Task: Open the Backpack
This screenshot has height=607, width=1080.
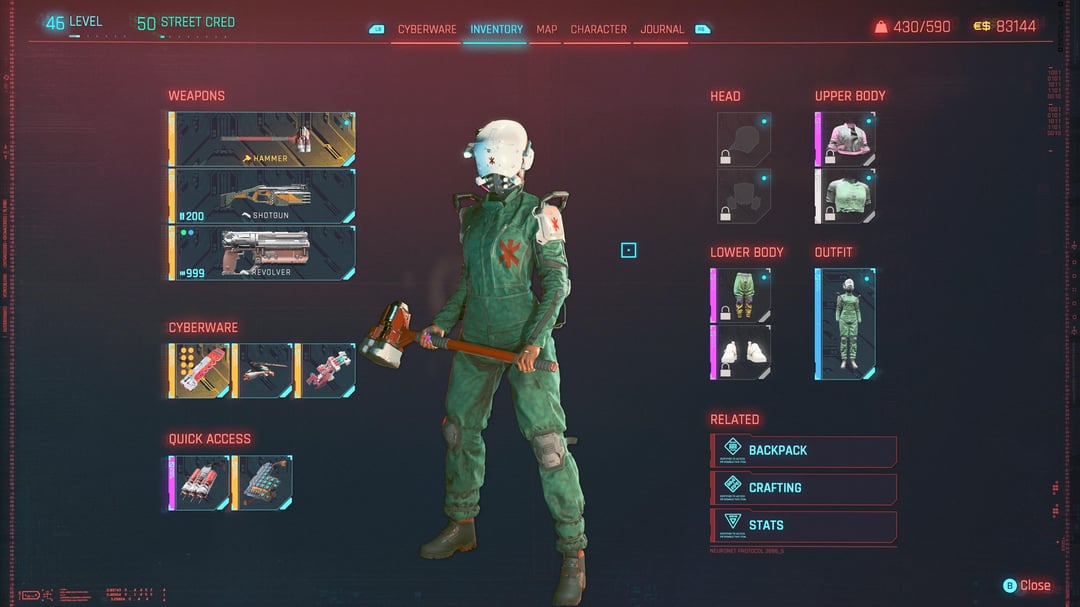Action: [804, 451]
